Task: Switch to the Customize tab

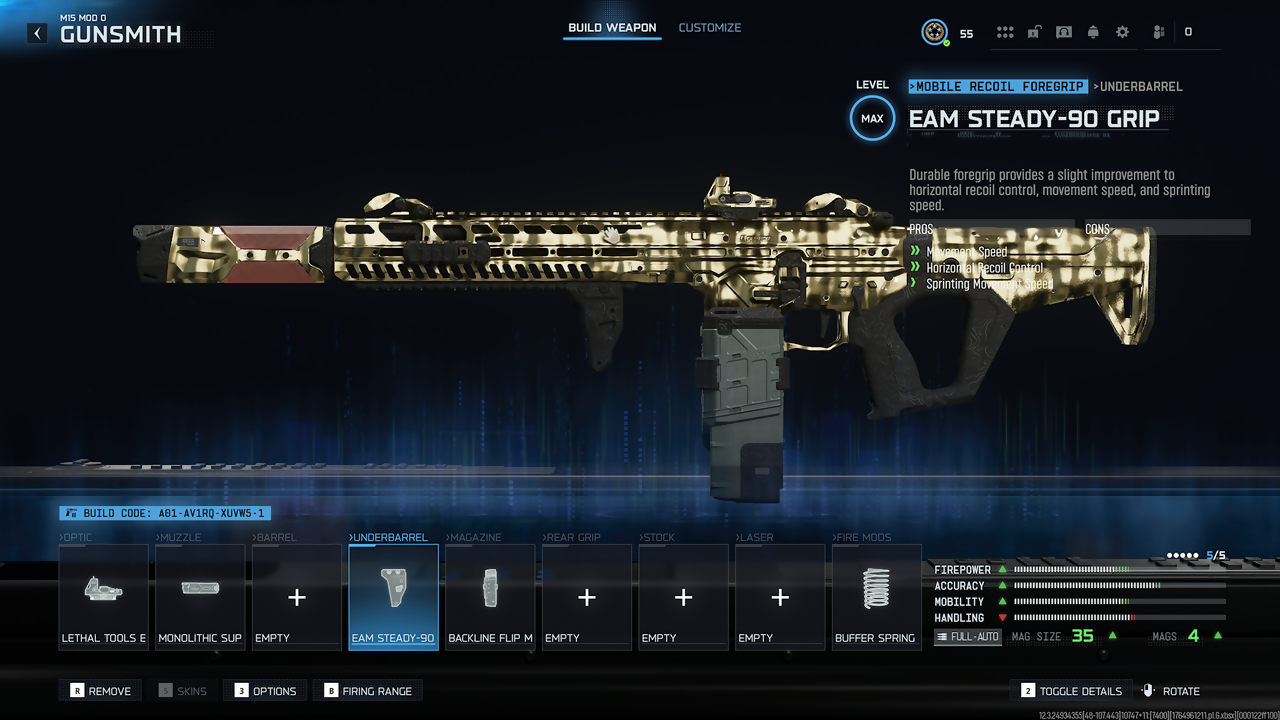Action: click(x=710, y=28)
